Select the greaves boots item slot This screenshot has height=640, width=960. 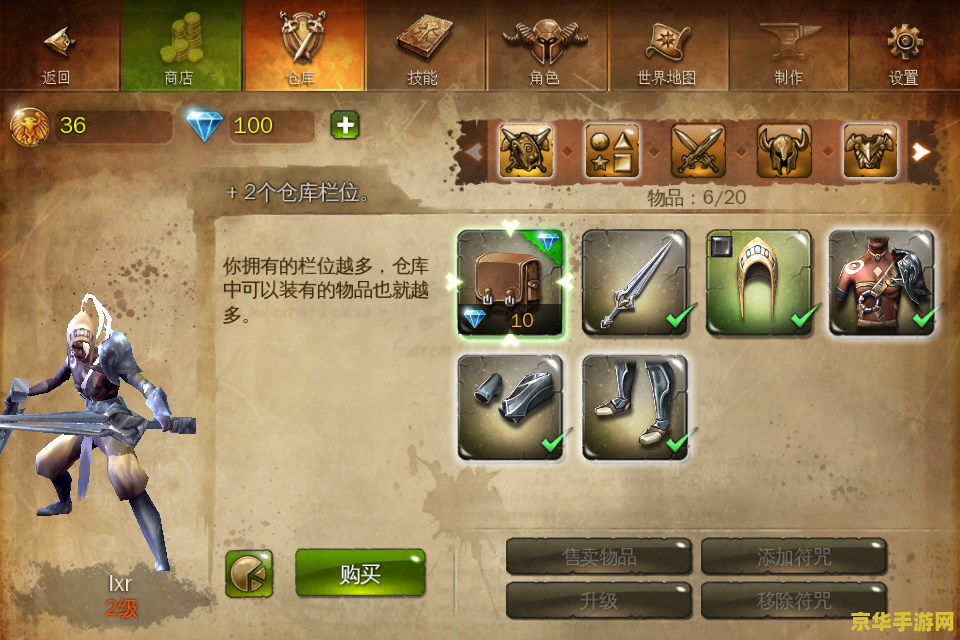(635, 407)
